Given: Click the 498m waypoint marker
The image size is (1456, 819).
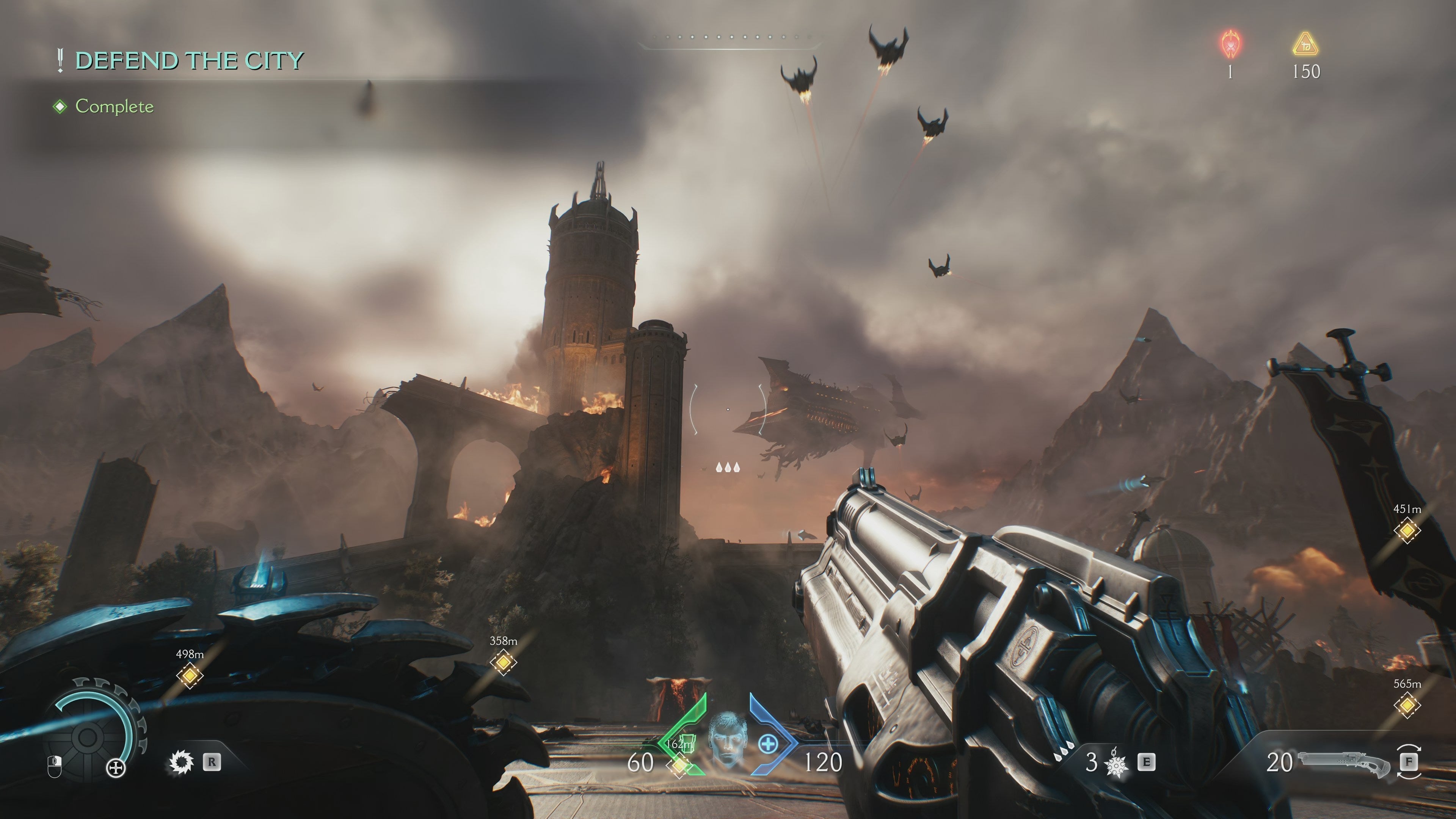Looking at the screenshot, I should 189,675.
